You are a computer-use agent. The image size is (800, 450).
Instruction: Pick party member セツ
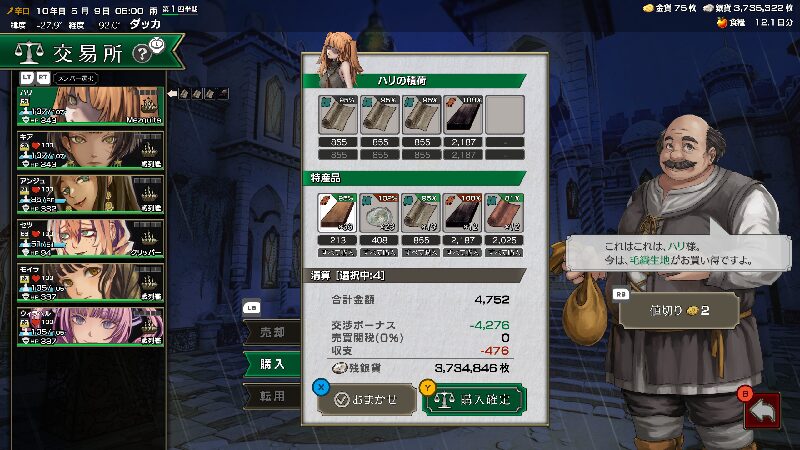point(90,239)
